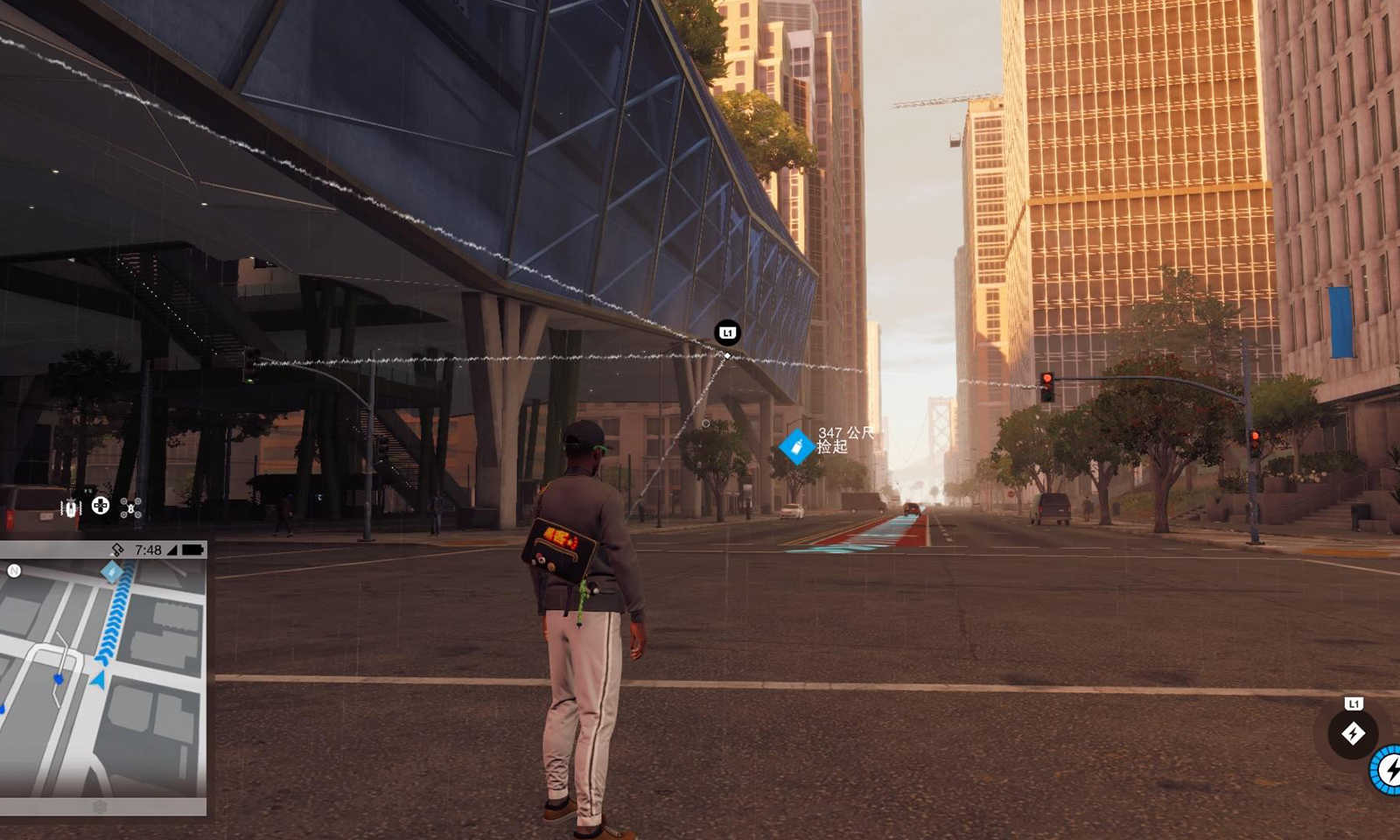Select the blue diamond destination on the minimap
The image size is (1400, 840).
112,572
